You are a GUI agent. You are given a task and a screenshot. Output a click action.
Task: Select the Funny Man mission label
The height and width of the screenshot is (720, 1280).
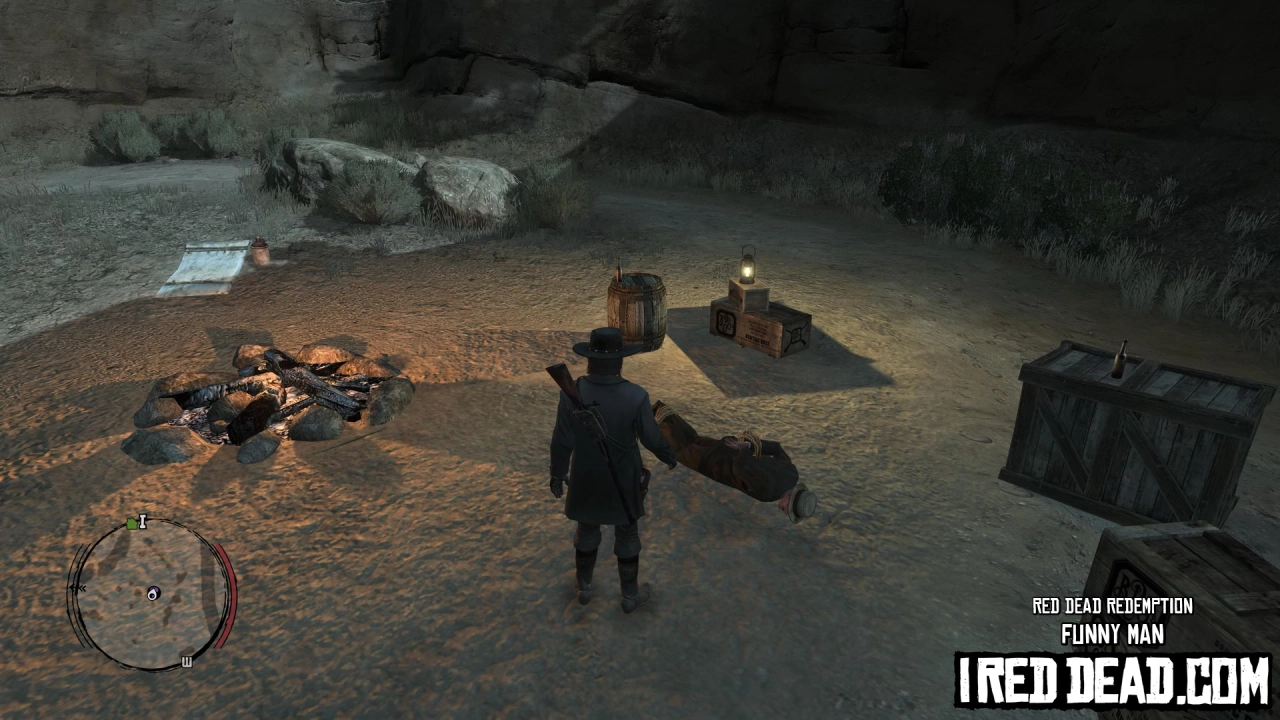(x=1113, y=633)
